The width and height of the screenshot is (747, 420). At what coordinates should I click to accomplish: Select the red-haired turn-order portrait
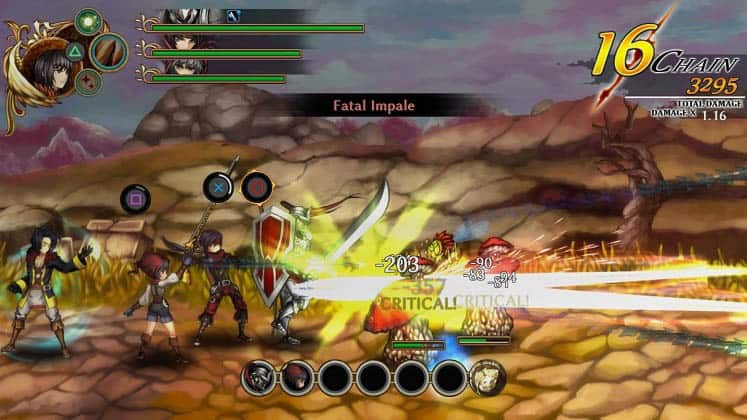click(x=296, y=377)
